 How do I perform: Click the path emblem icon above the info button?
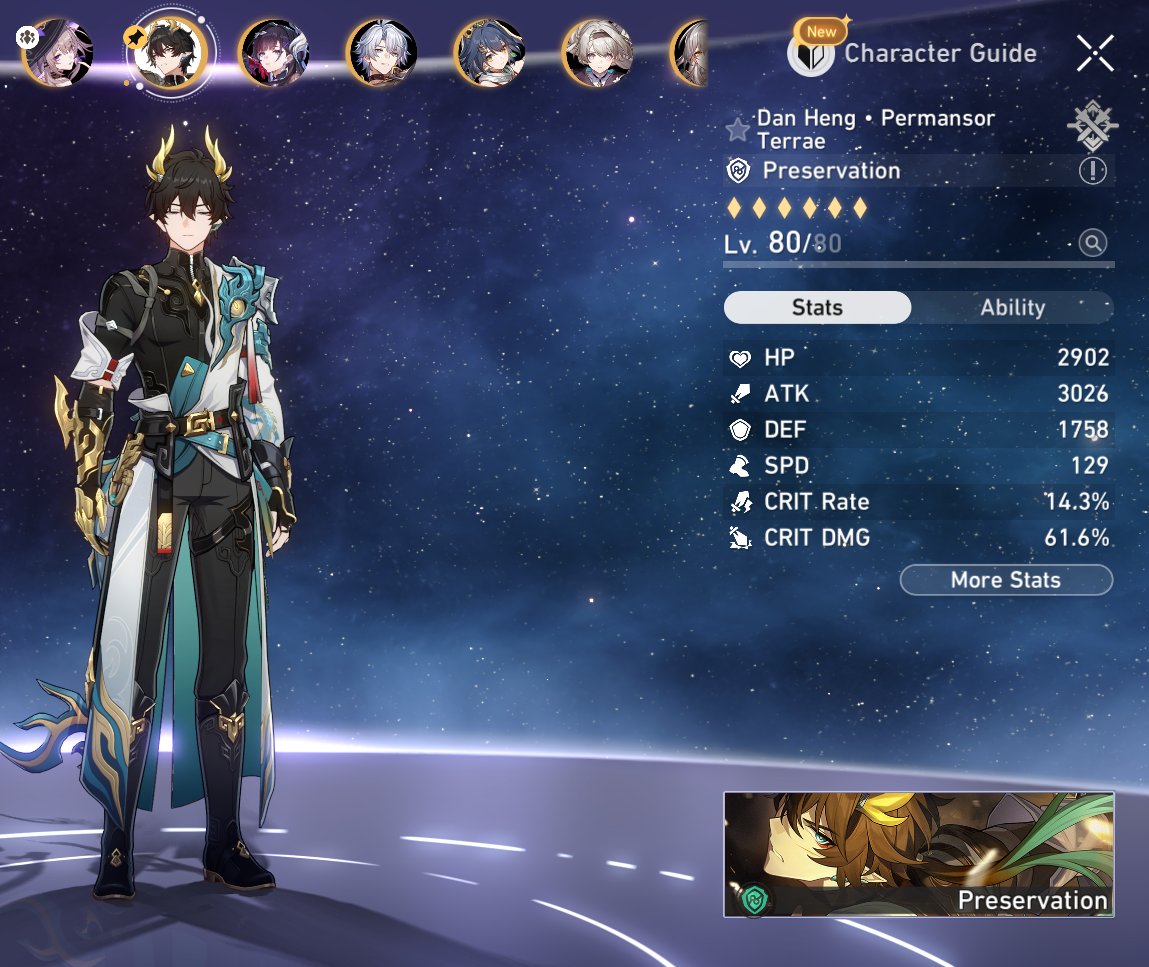[x=1092, y=126]
